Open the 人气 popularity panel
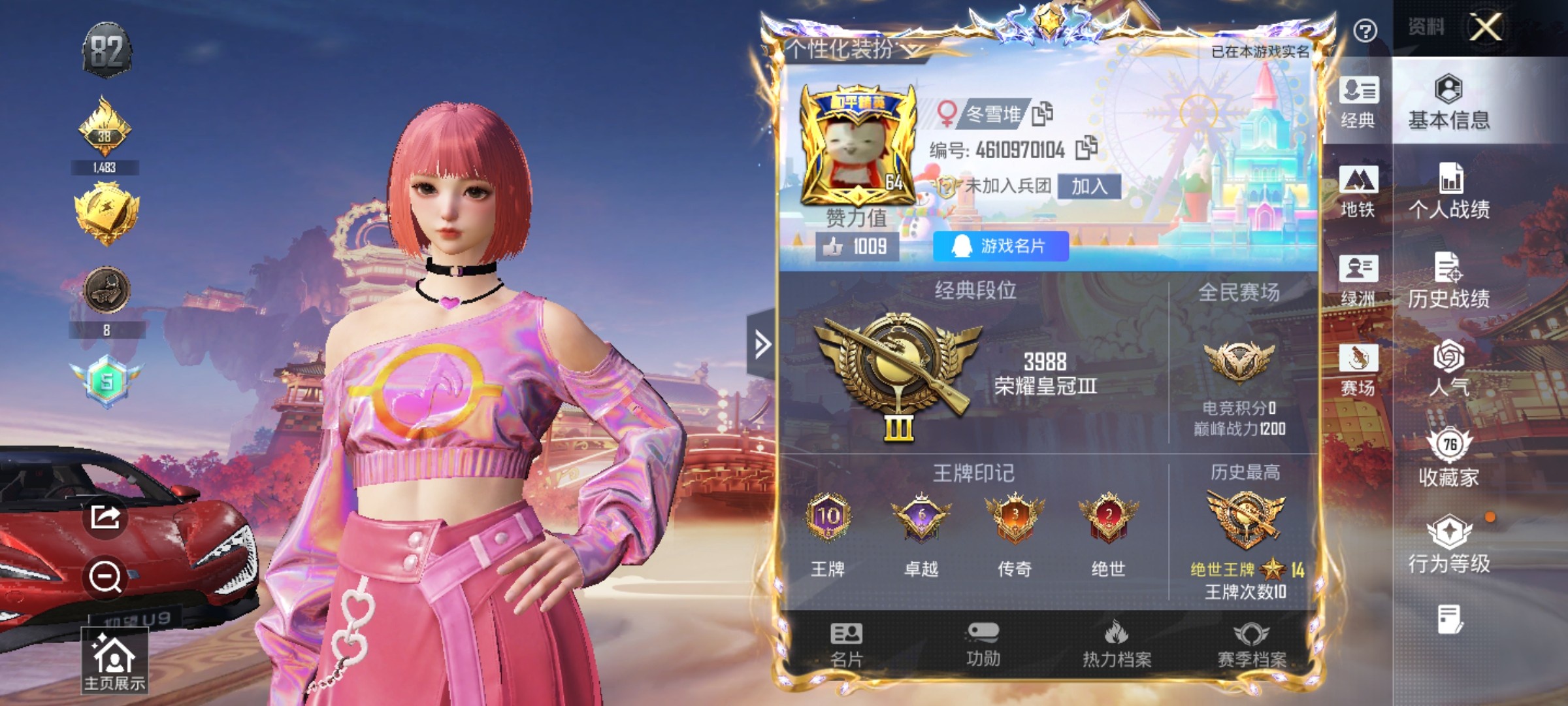 1450,373
